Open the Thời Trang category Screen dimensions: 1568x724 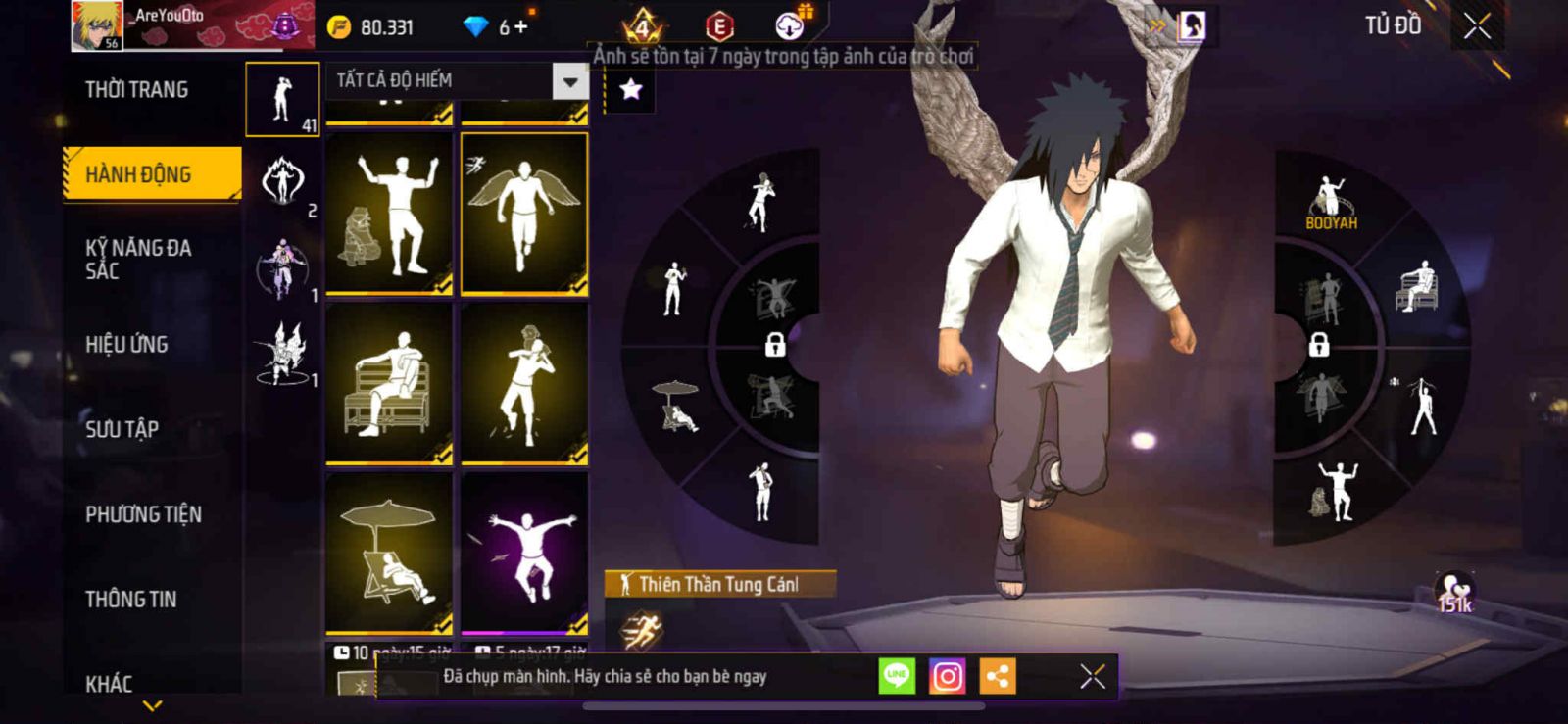point(136,90)
